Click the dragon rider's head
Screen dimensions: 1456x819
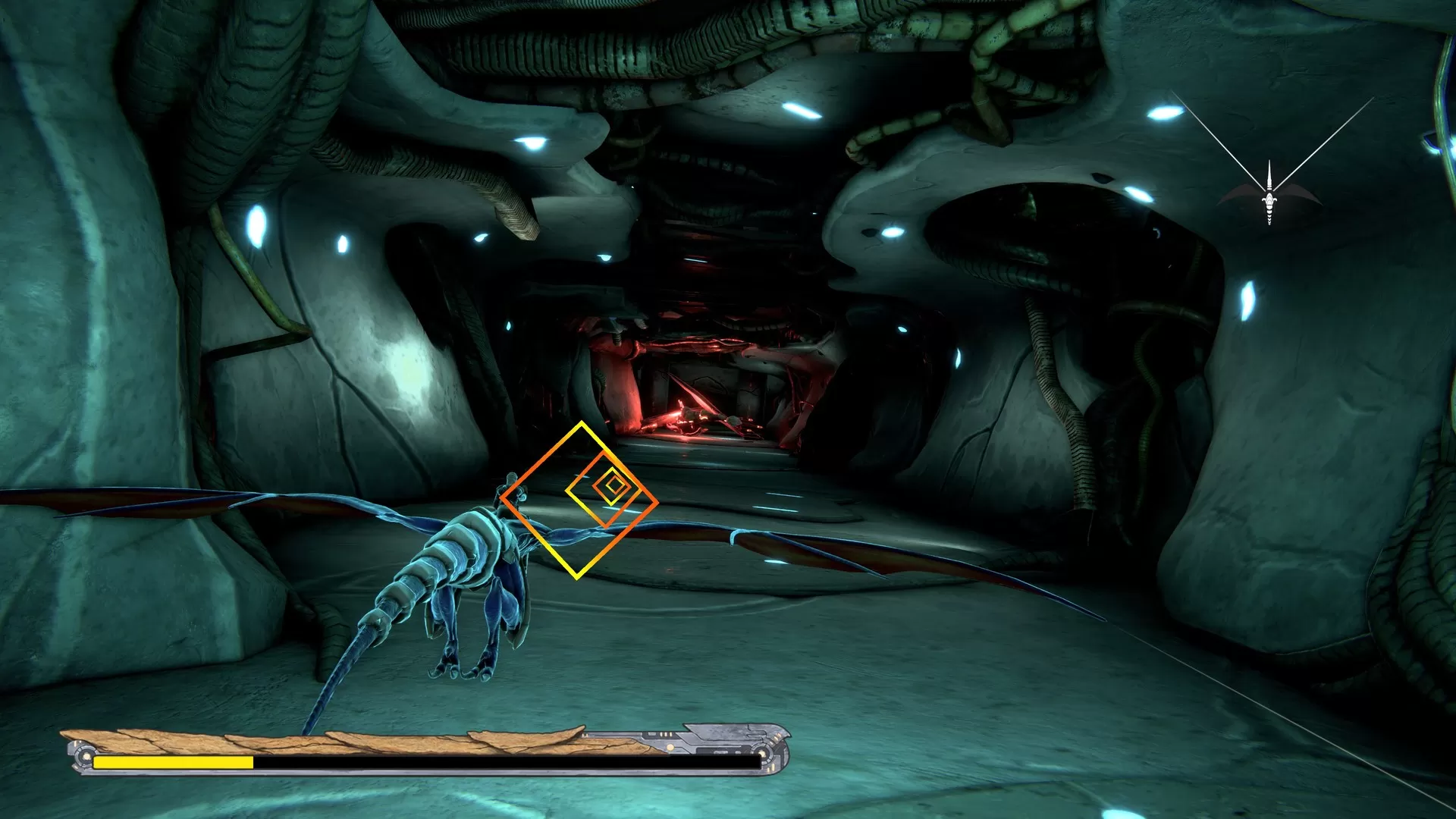pos(512,478)
